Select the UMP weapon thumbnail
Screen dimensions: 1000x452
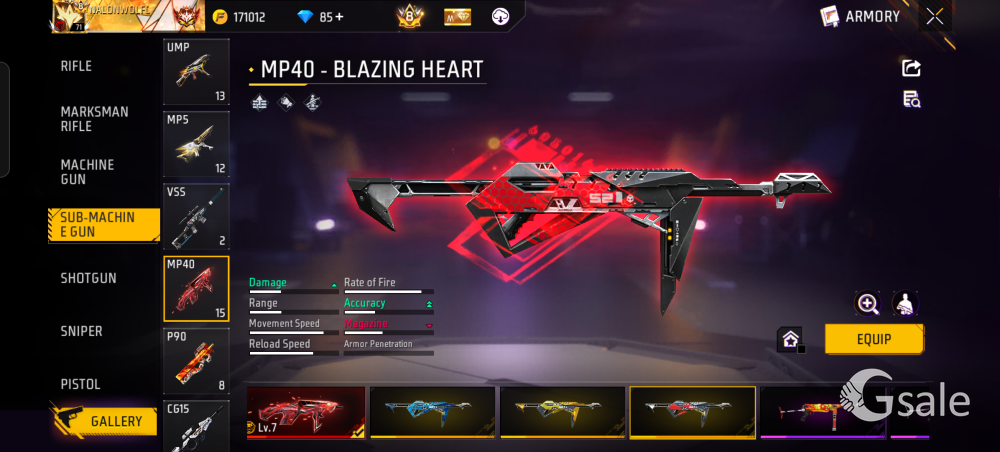click(x=196, y=72)
